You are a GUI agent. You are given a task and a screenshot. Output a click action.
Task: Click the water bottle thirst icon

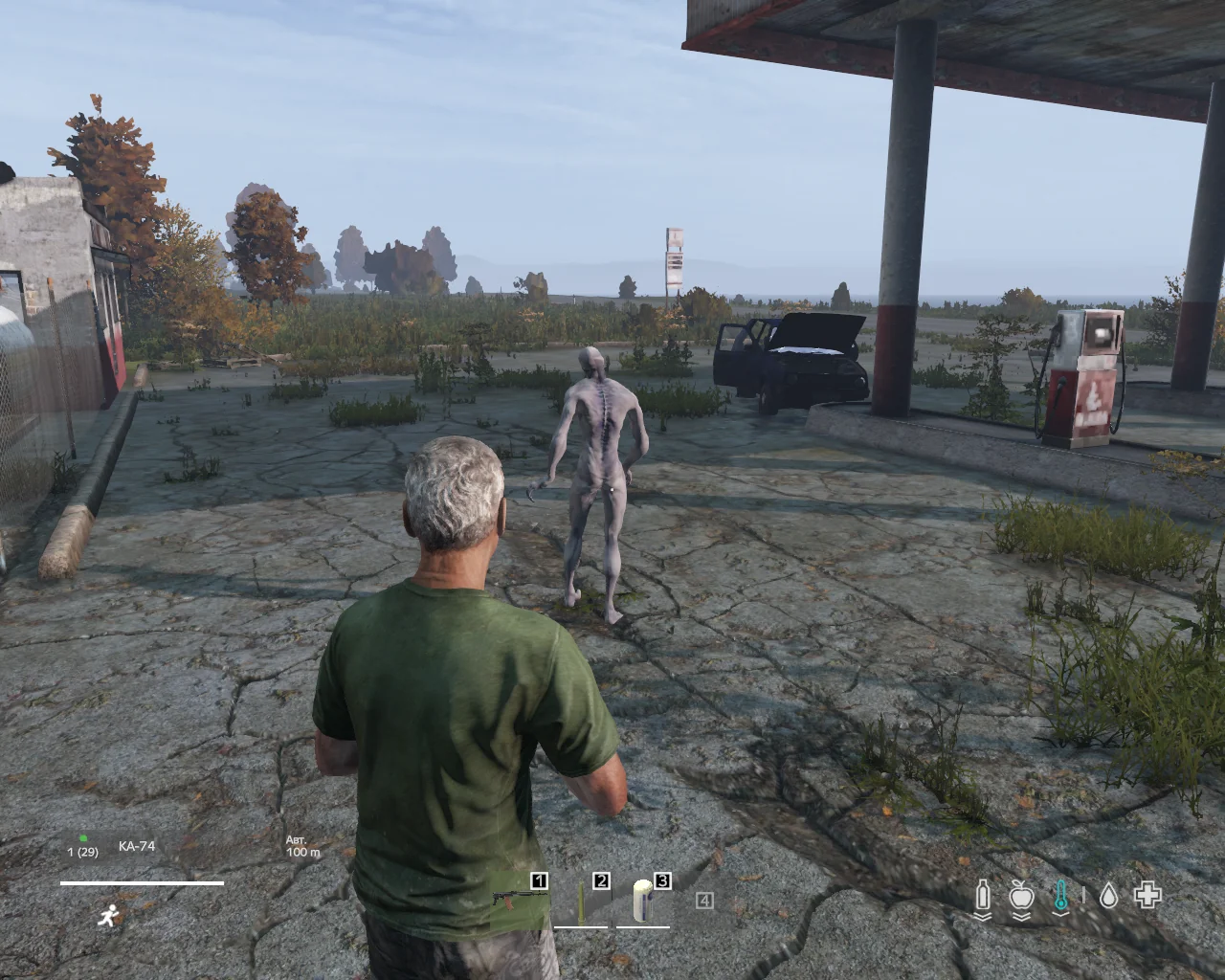tap(982, 897)
